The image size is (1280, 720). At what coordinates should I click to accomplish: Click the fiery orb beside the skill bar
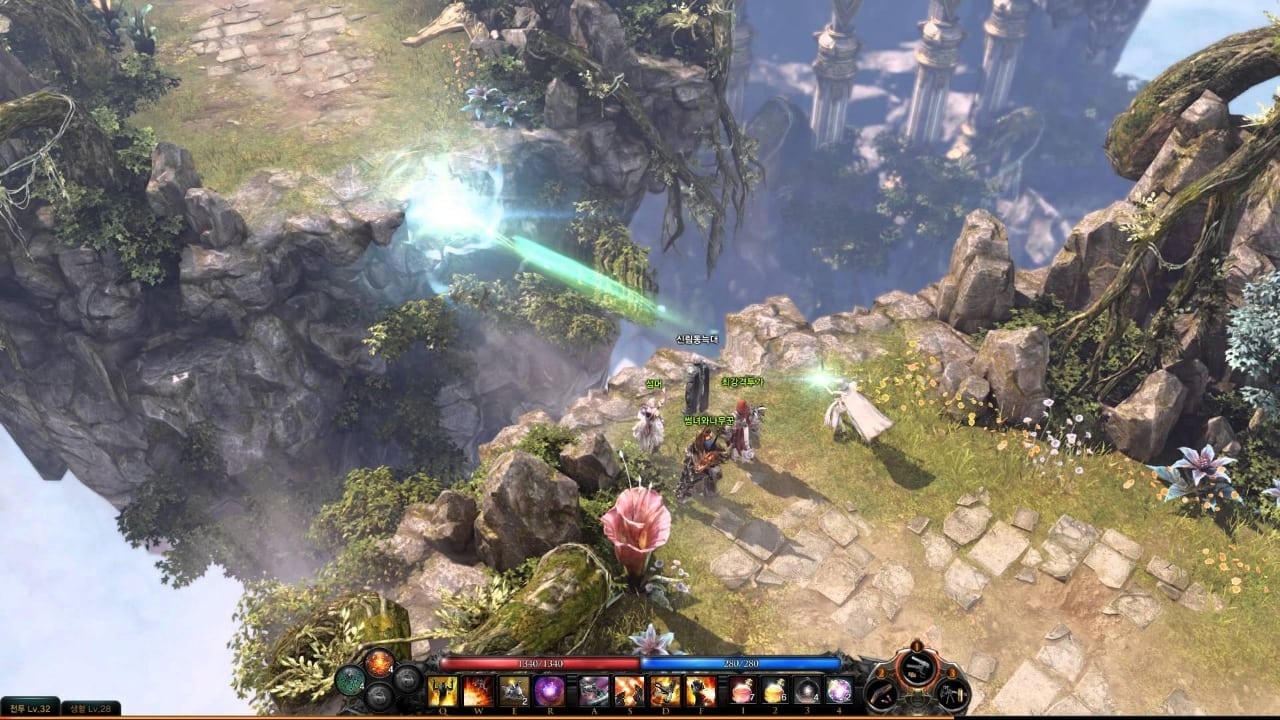tap(379, 662)
